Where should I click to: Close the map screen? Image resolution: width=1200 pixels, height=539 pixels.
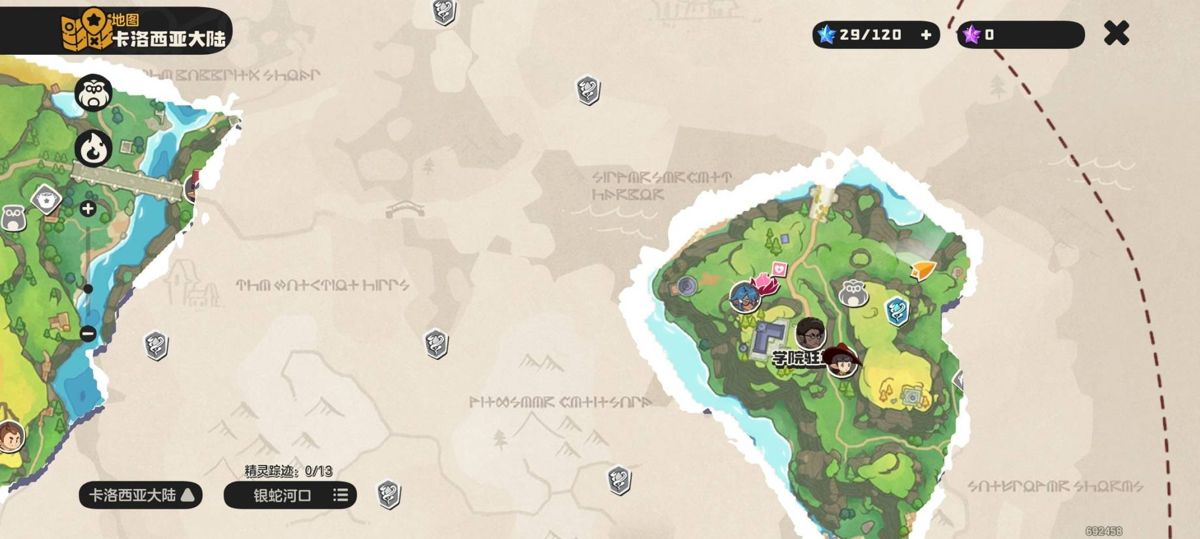(x=1116, y=34)
